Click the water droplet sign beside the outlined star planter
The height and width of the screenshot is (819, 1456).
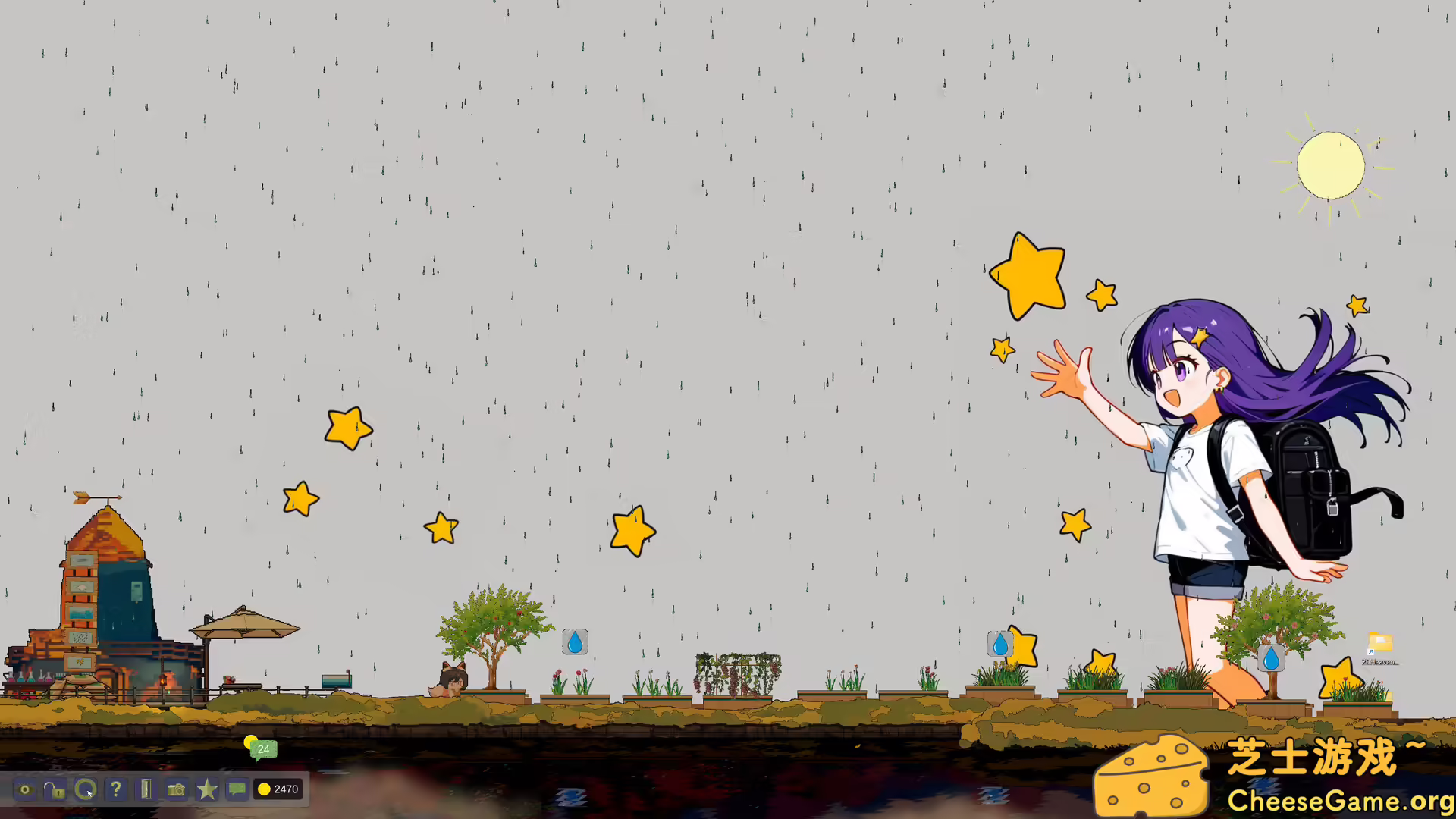tap(1000, 645)
